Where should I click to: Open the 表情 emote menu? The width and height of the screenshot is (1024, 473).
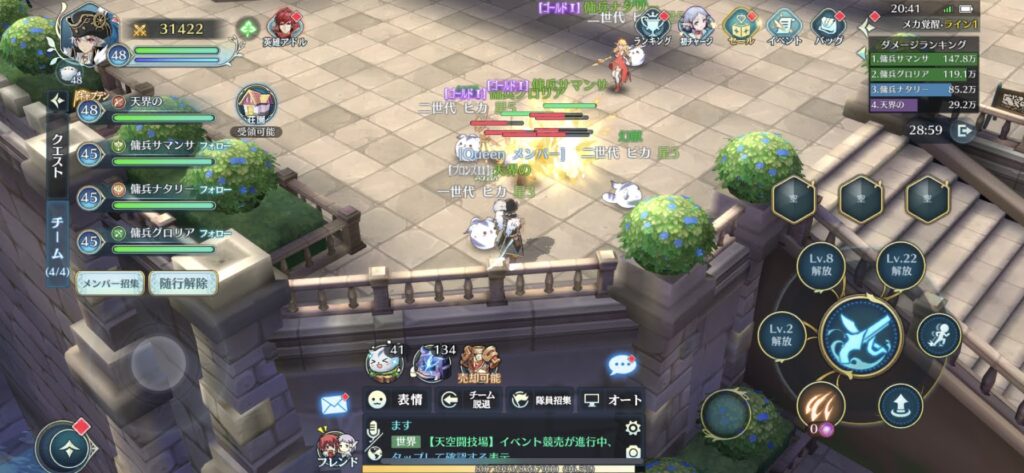coord(393,400)
